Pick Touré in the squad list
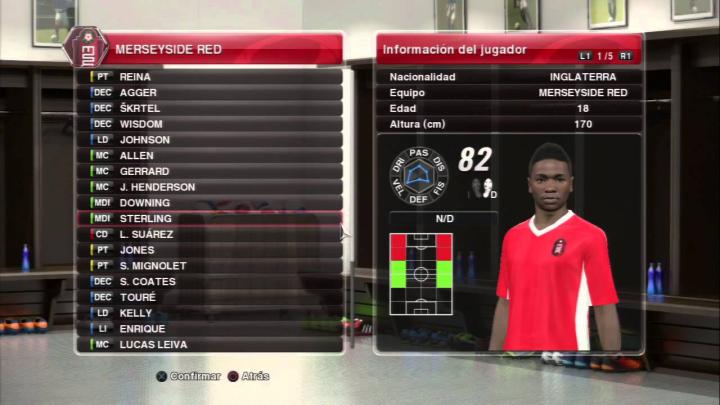Image resolution: width=720 pixels, height=405 pixels. point(210,297)
